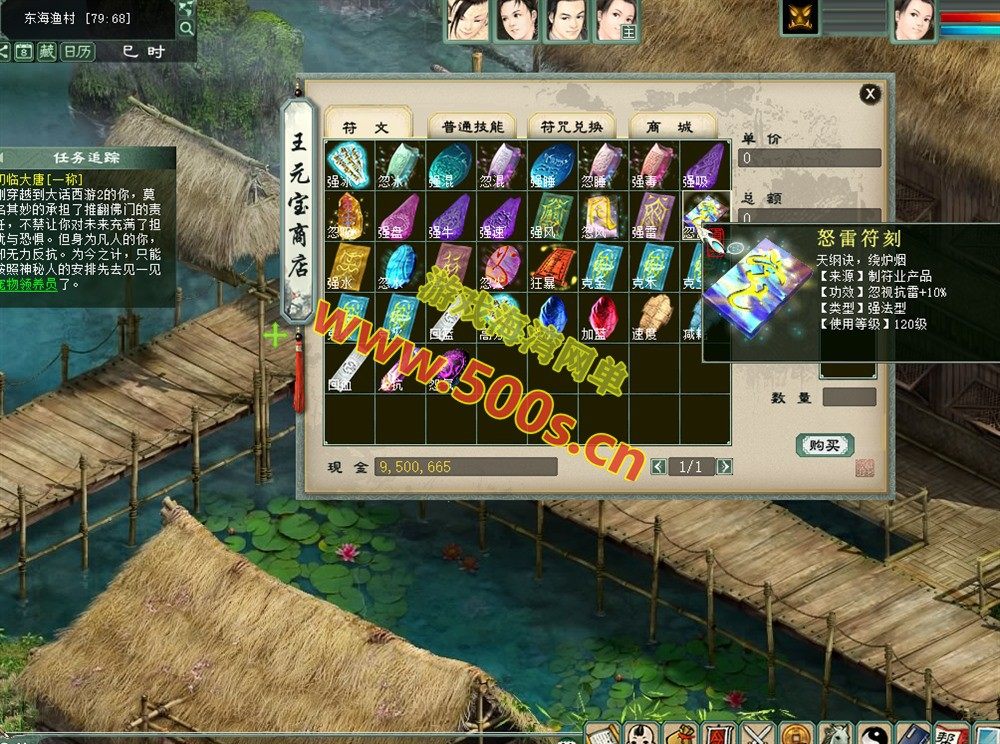Select the 狂暴 red talisman item
Screen dimensions: 1000x744
[553, 266]
